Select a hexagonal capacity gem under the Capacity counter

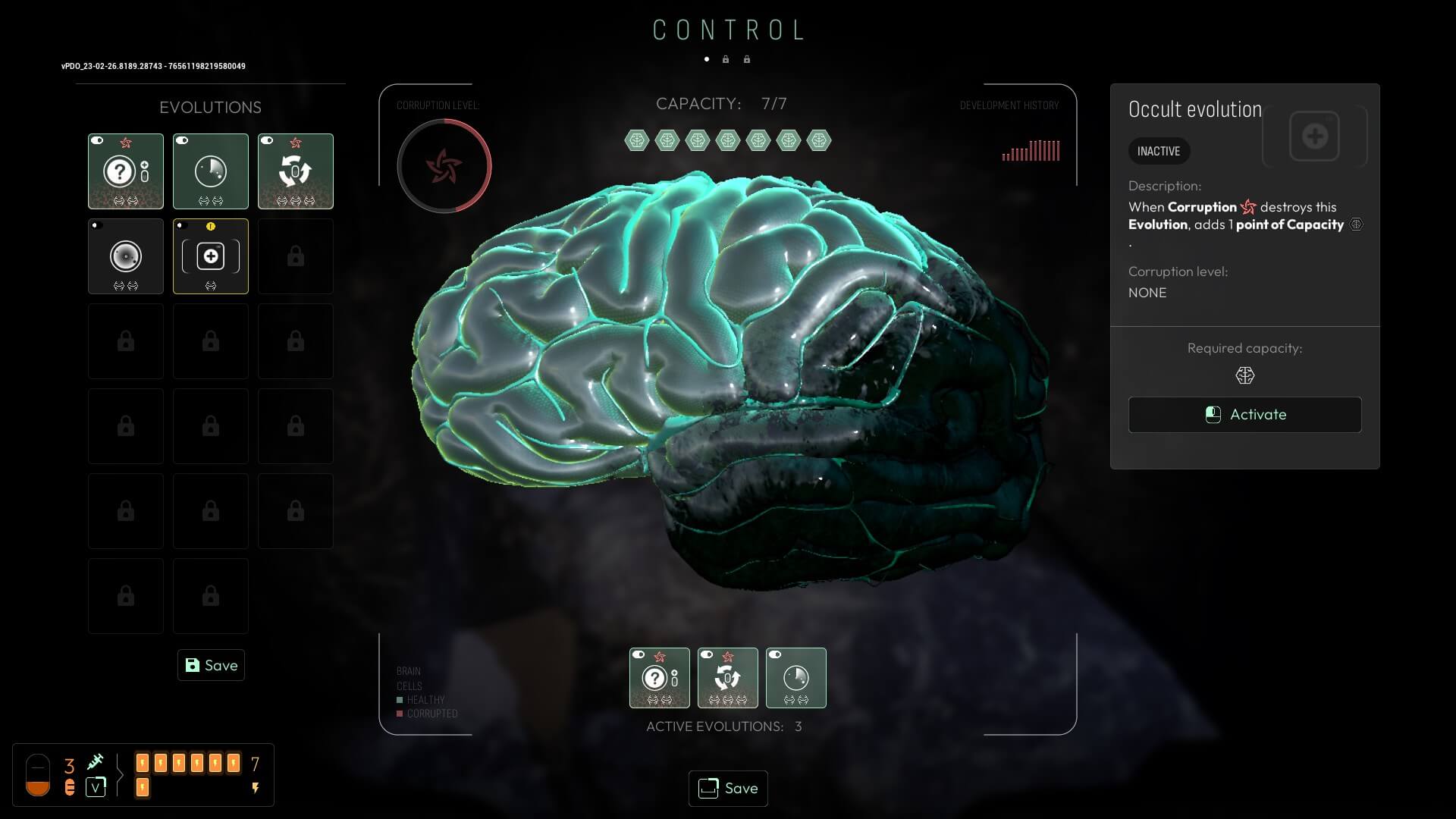pos(638,140)
